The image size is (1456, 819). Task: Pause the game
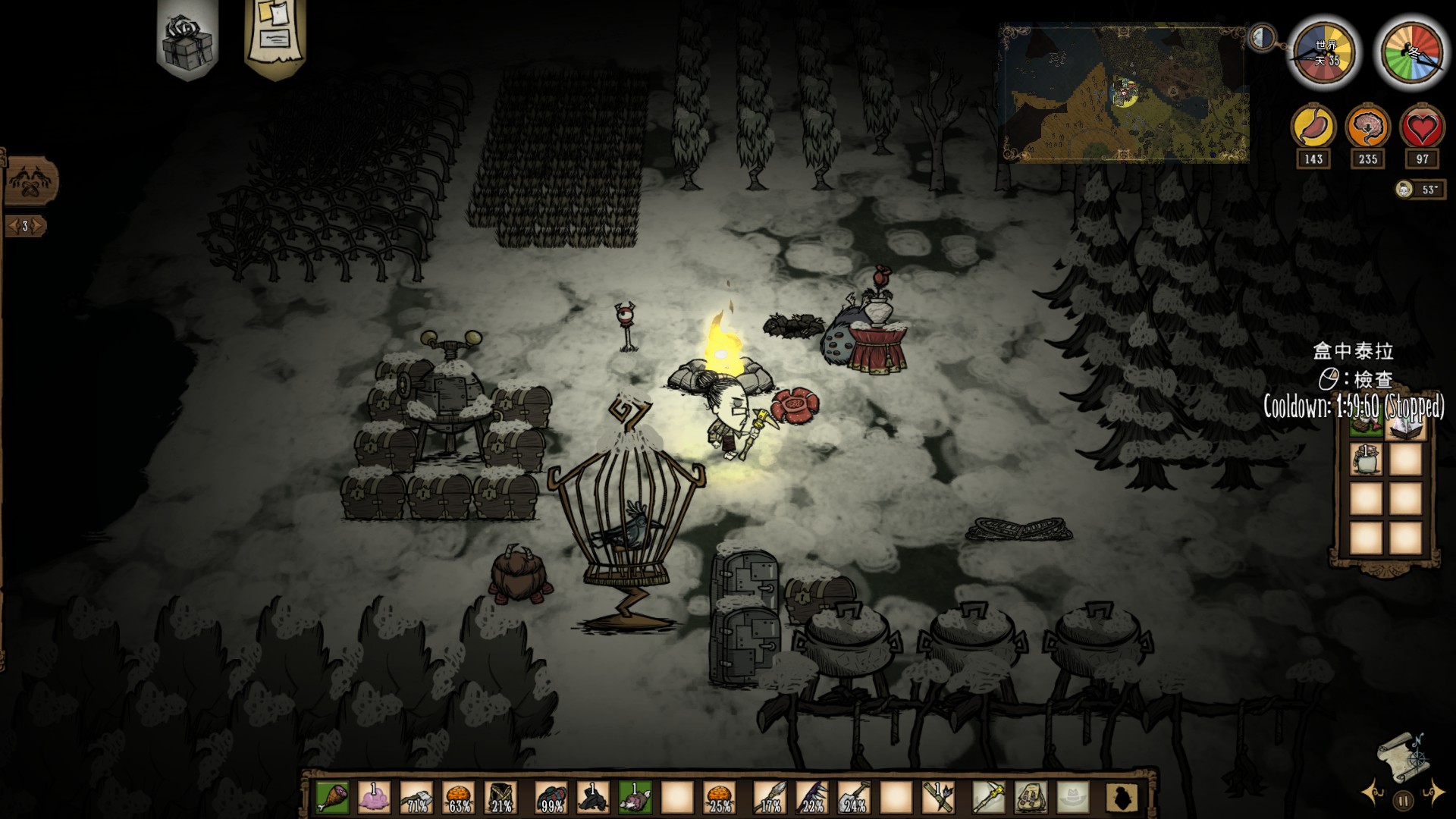click(x=1403, y=799)
